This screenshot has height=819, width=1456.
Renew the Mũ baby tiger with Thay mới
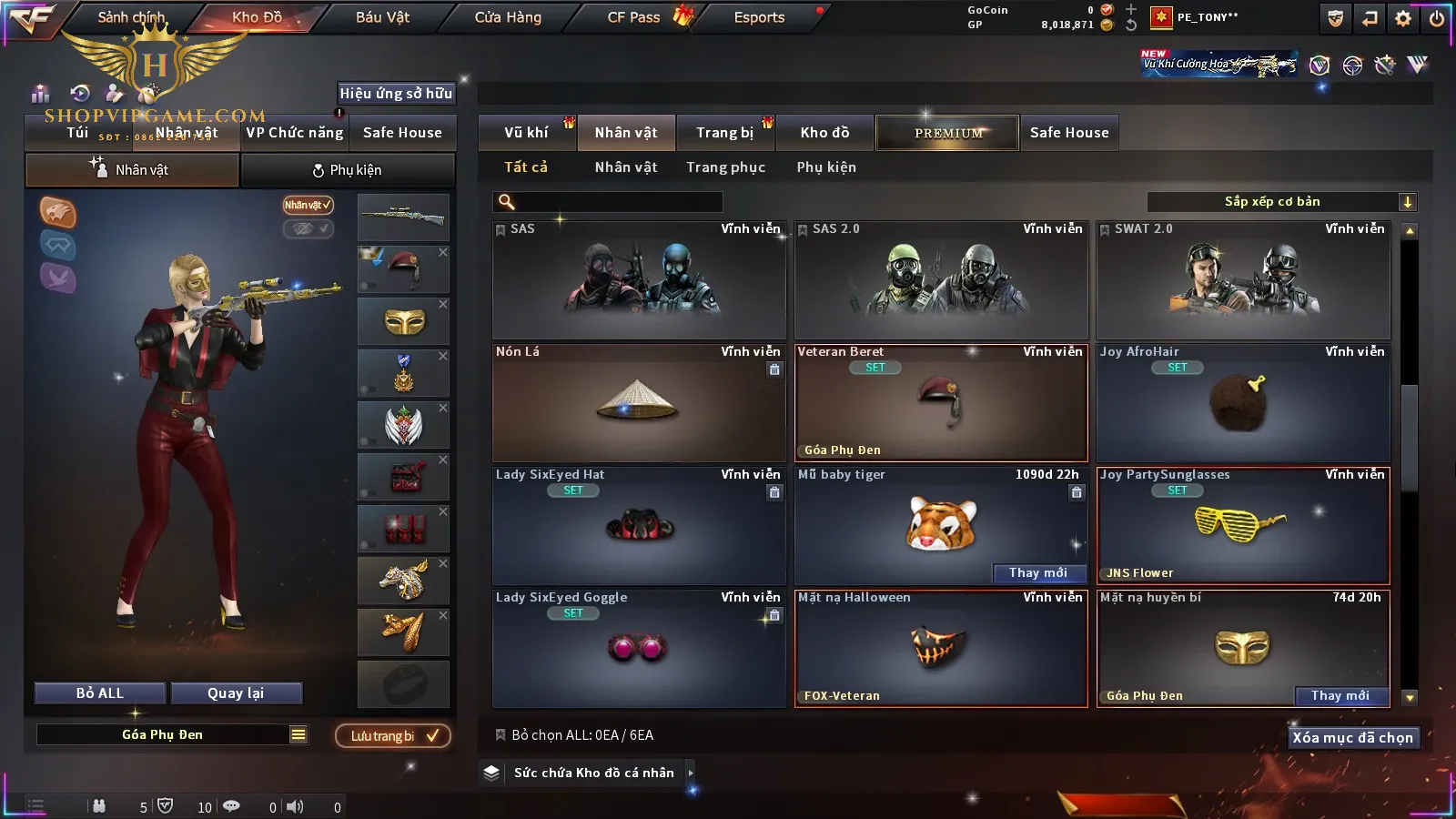tap(1038, 572)
